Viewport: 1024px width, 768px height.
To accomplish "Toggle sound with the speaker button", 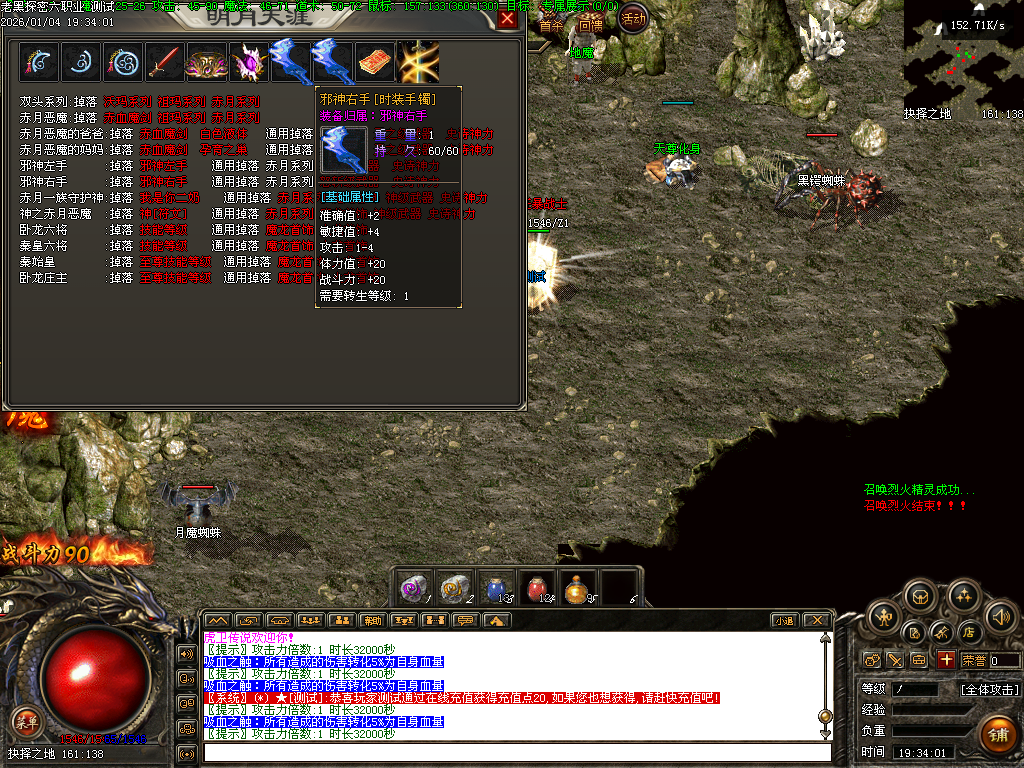I will click(x=999, y=616).
